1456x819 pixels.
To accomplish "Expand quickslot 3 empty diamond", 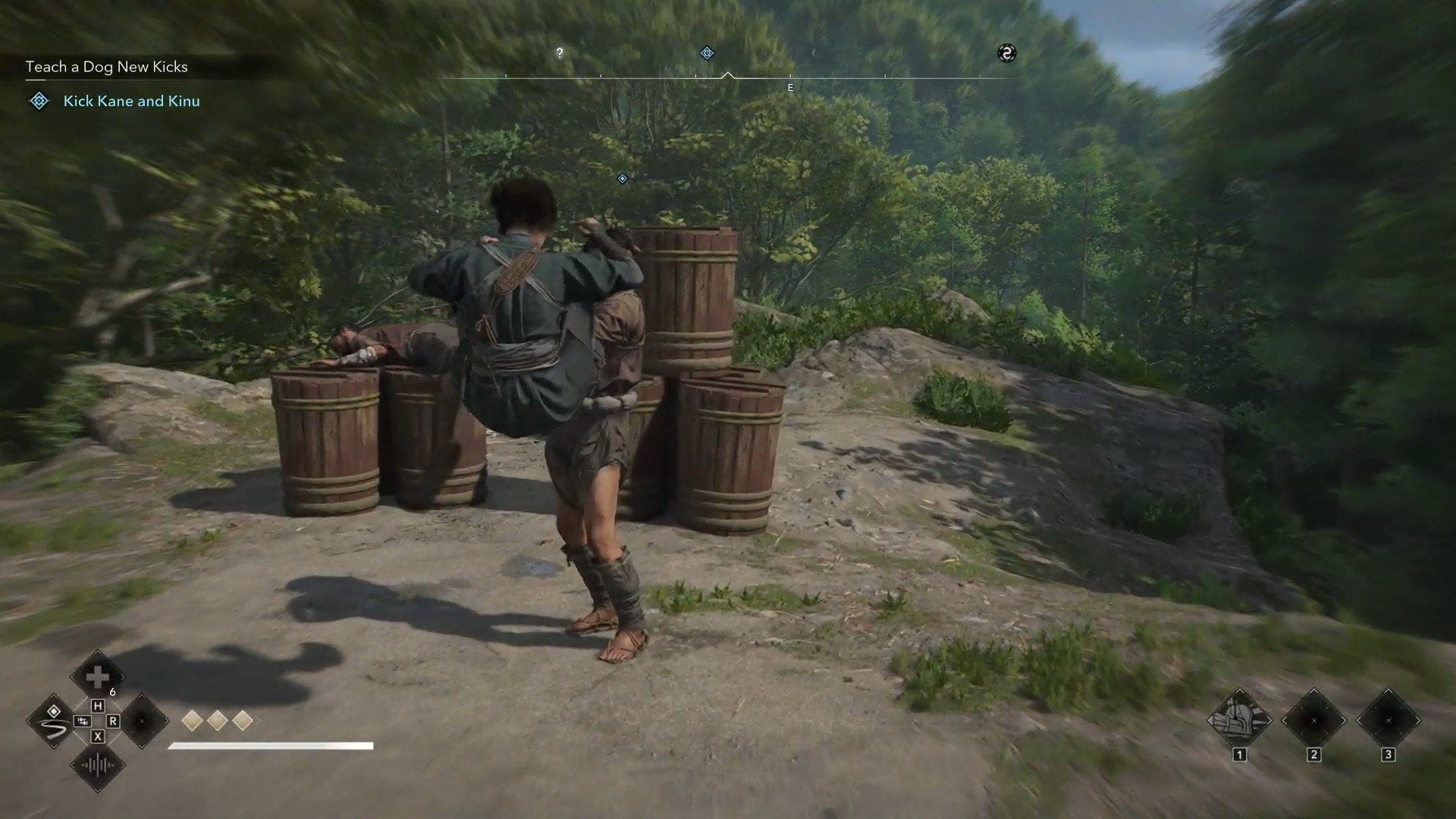I will pos(1388,720).
